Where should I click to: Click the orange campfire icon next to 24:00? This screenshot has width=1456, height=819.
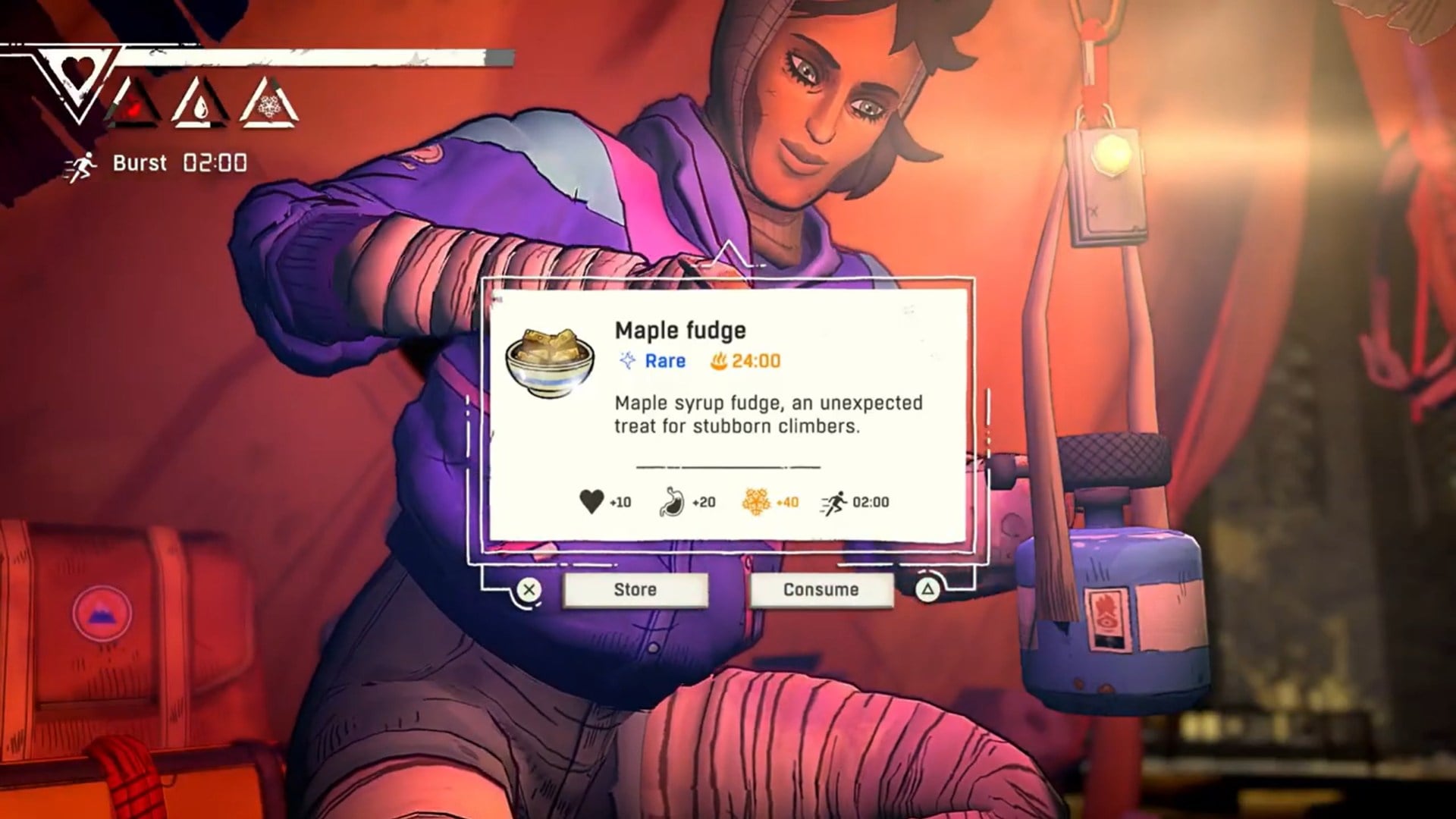coord(720,362)
